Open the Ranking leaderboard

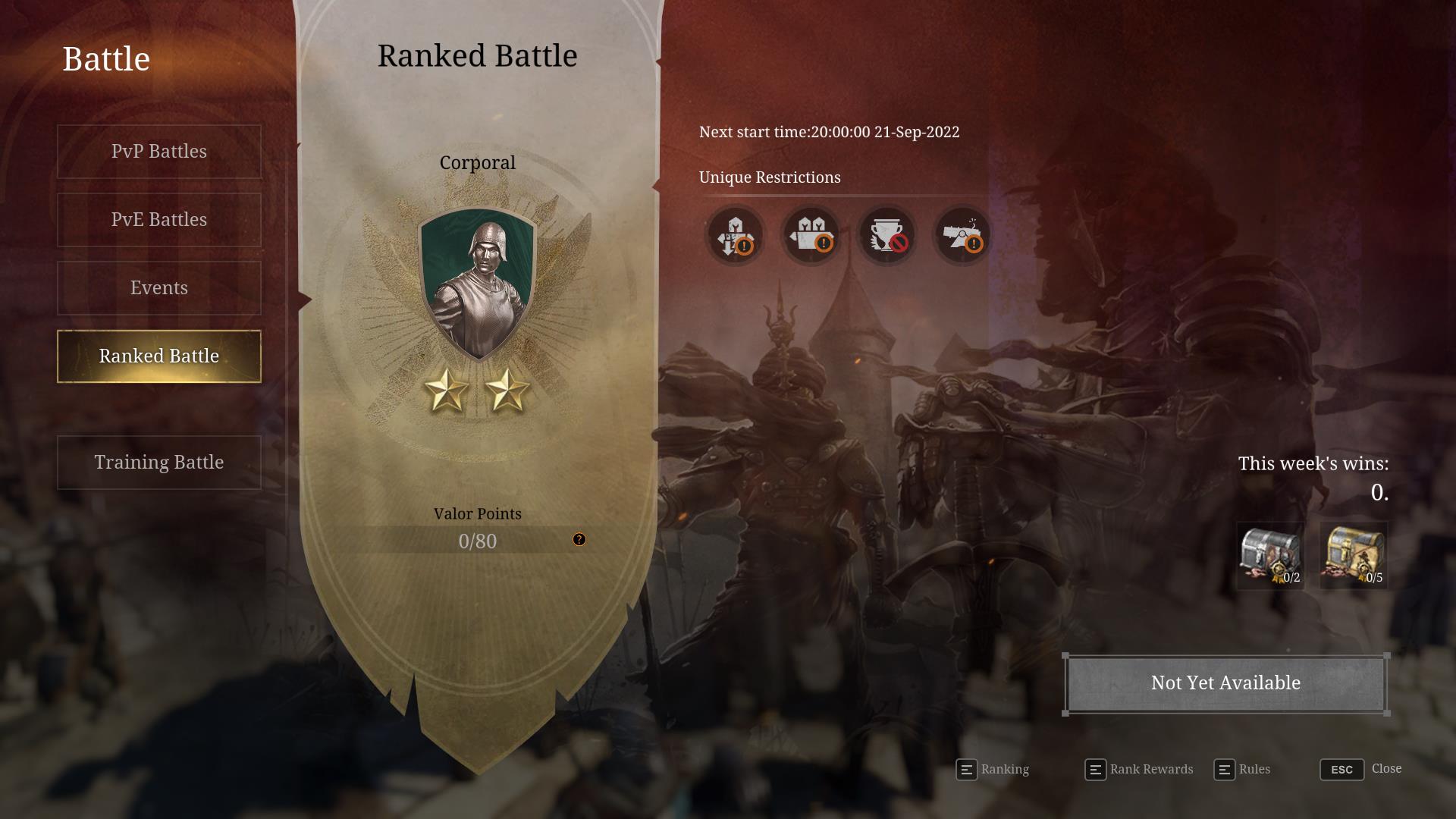pyautogui.click(x=993, y=770)
